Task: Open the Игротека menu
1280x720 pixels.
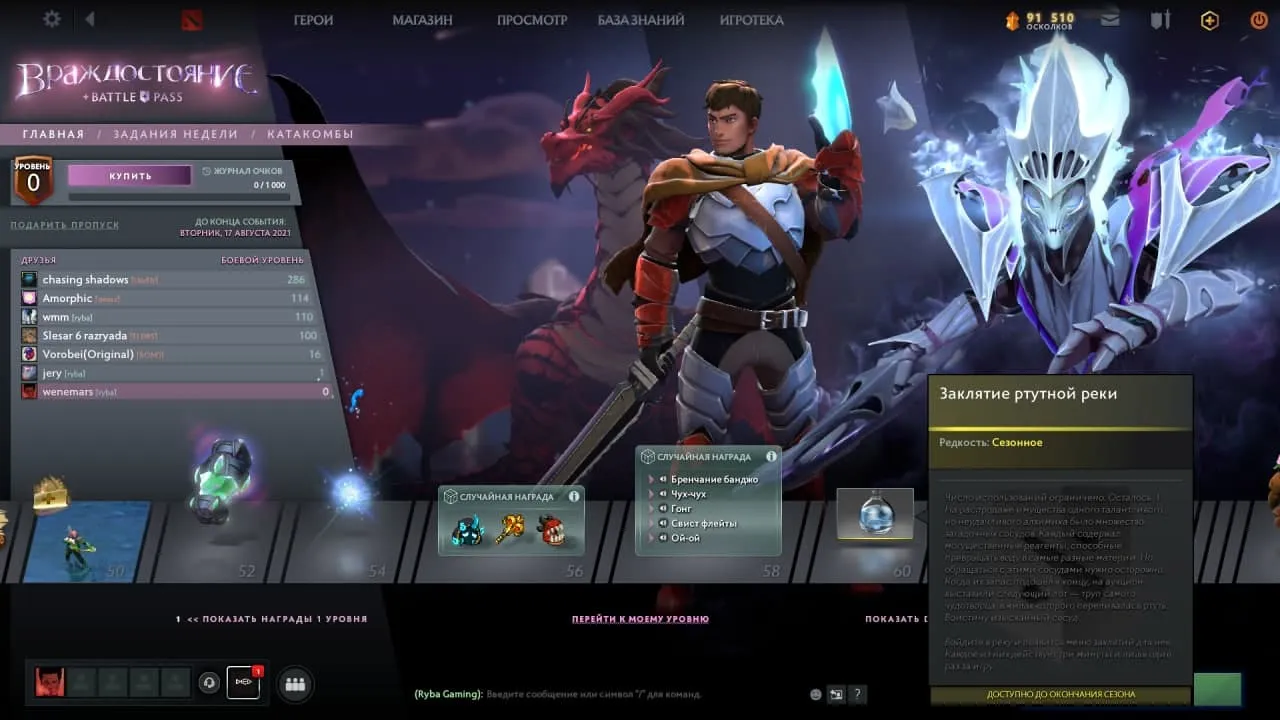Action: tap(751, 20)
